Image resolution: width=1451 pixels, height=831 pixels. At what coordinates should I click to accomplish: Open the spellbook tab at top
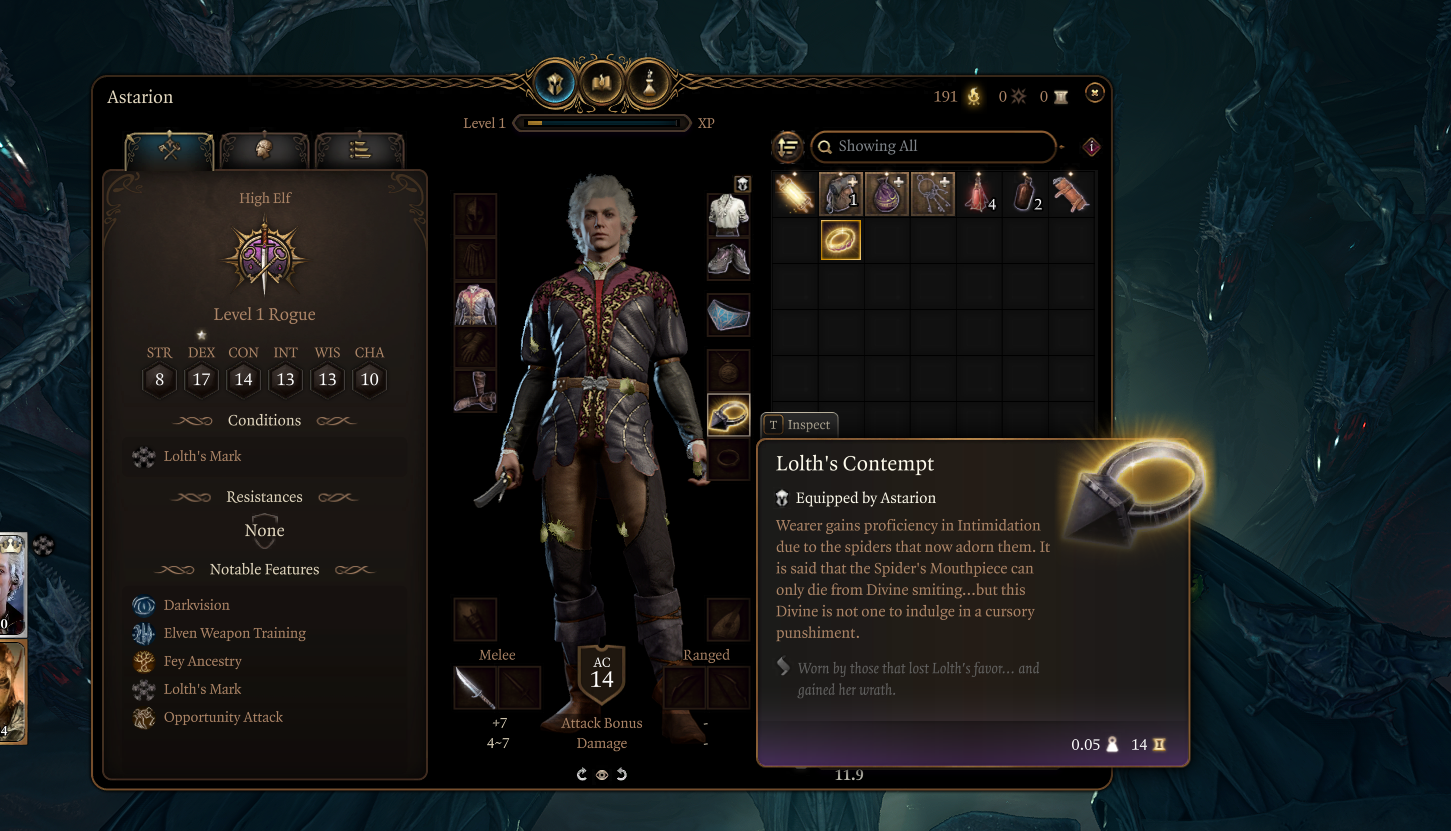[x=602, y=84]
